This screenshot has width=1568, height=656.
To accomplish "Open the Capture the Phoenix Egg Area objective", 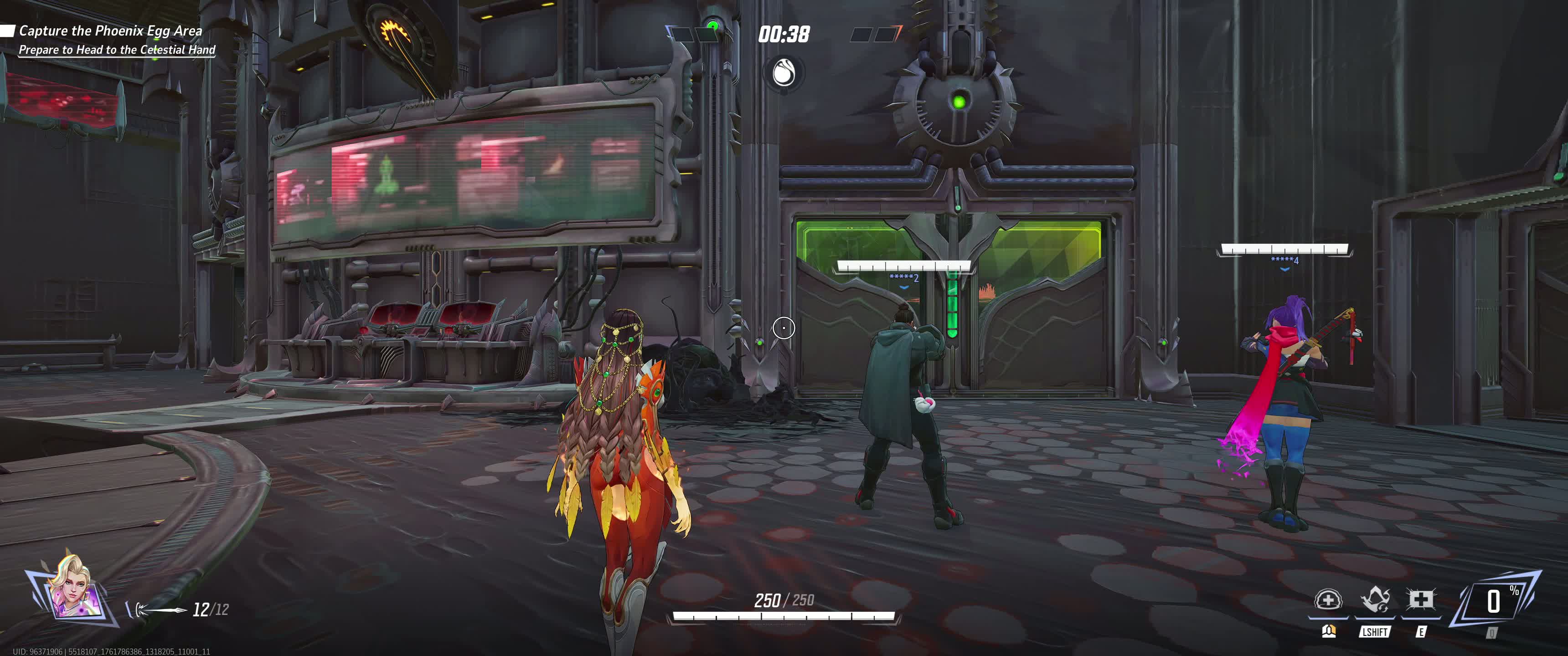I will coord(110,31).
